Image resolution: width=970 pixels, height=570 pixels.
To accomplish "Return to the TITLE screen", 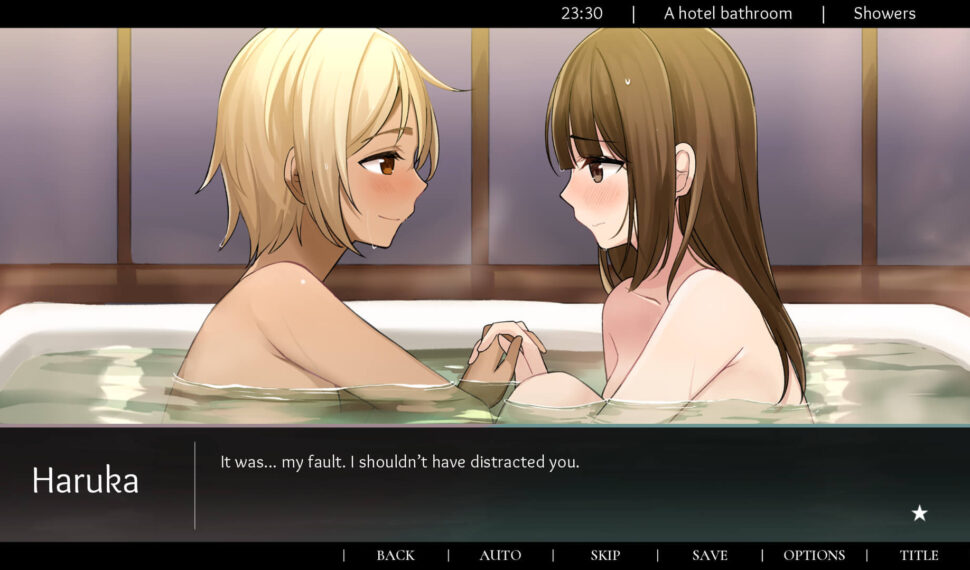I will [919, 555].
